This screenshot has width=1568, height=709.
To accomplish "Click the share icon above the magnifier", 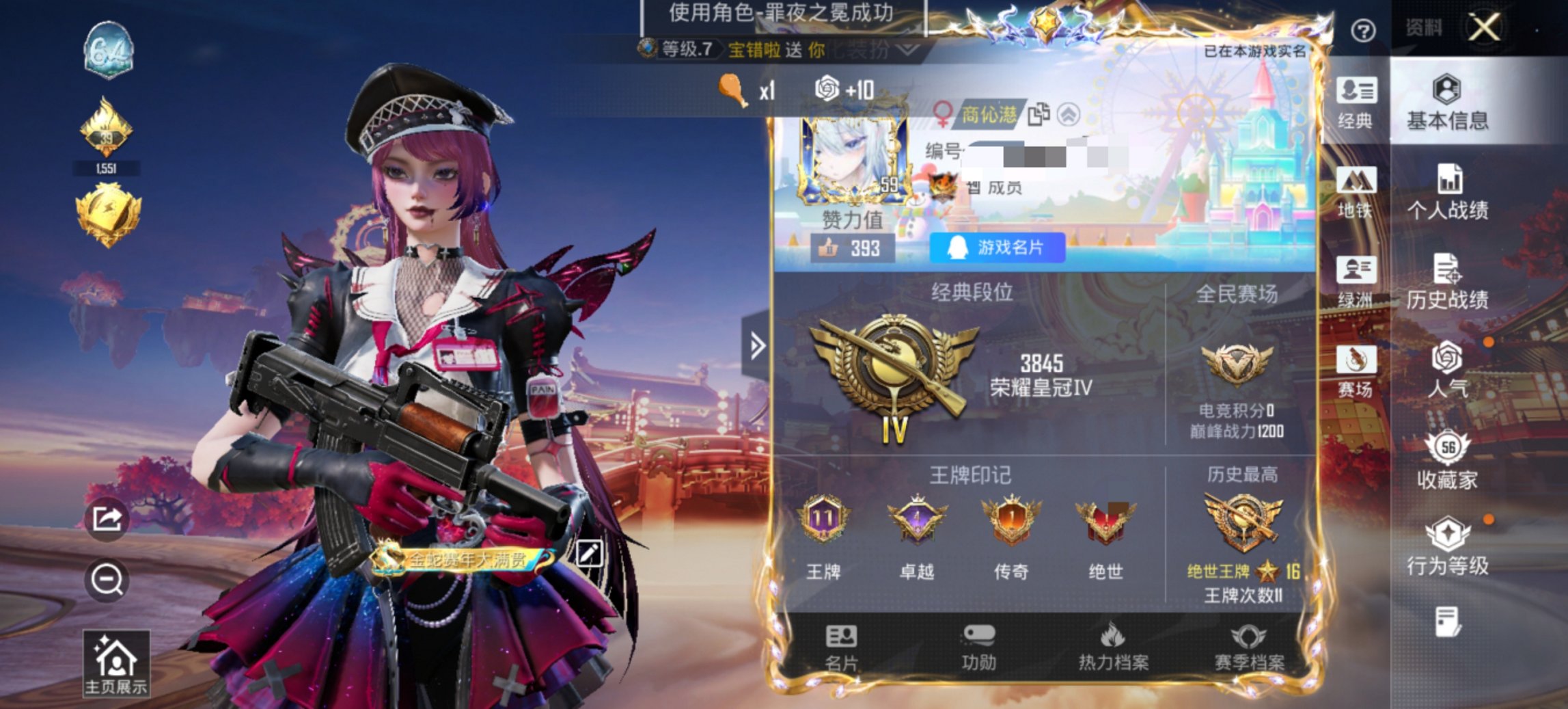I will click(109, 520).
